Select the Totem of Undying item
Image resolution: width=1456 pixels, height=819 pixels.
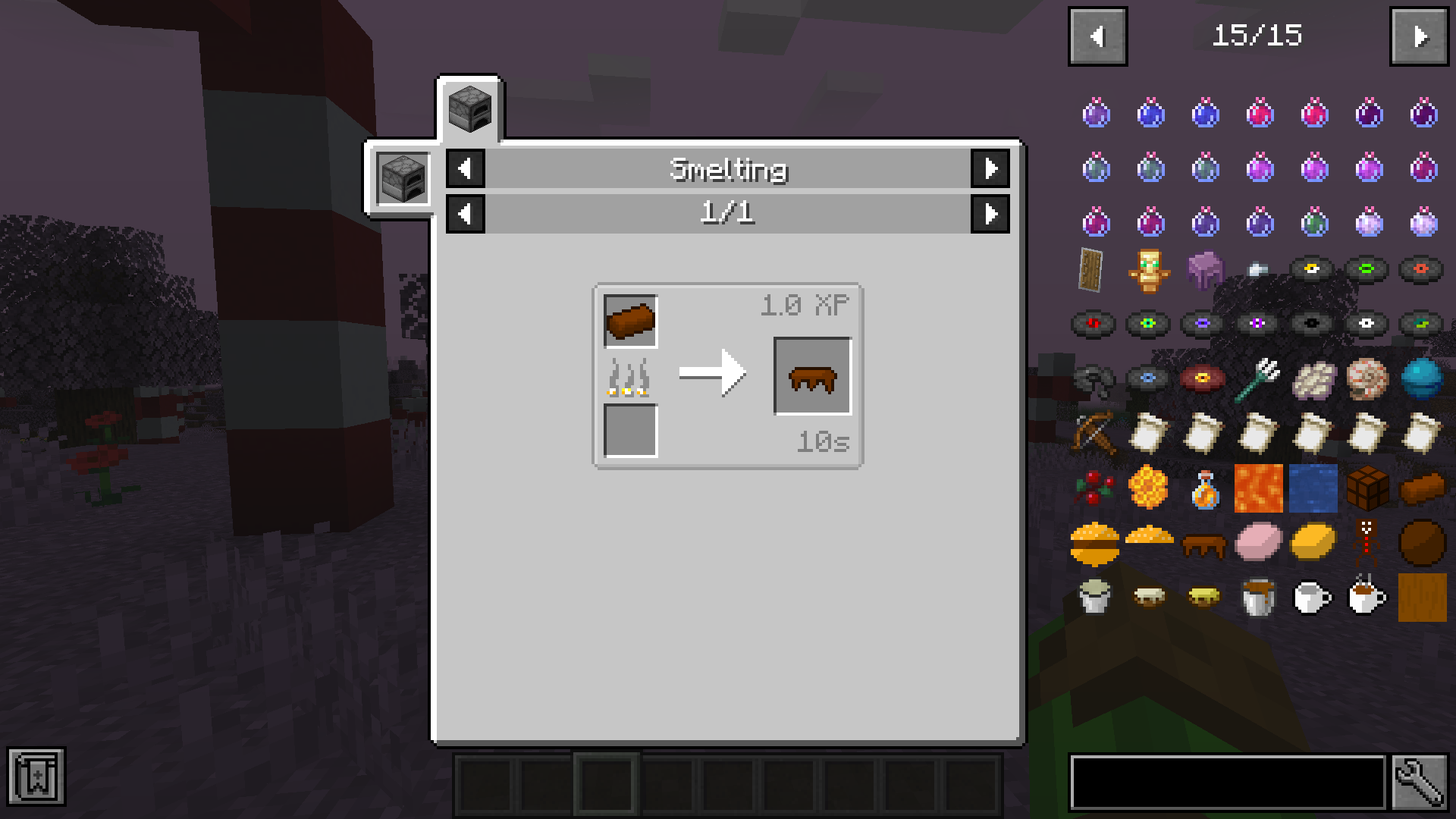tap(1148, 270)
